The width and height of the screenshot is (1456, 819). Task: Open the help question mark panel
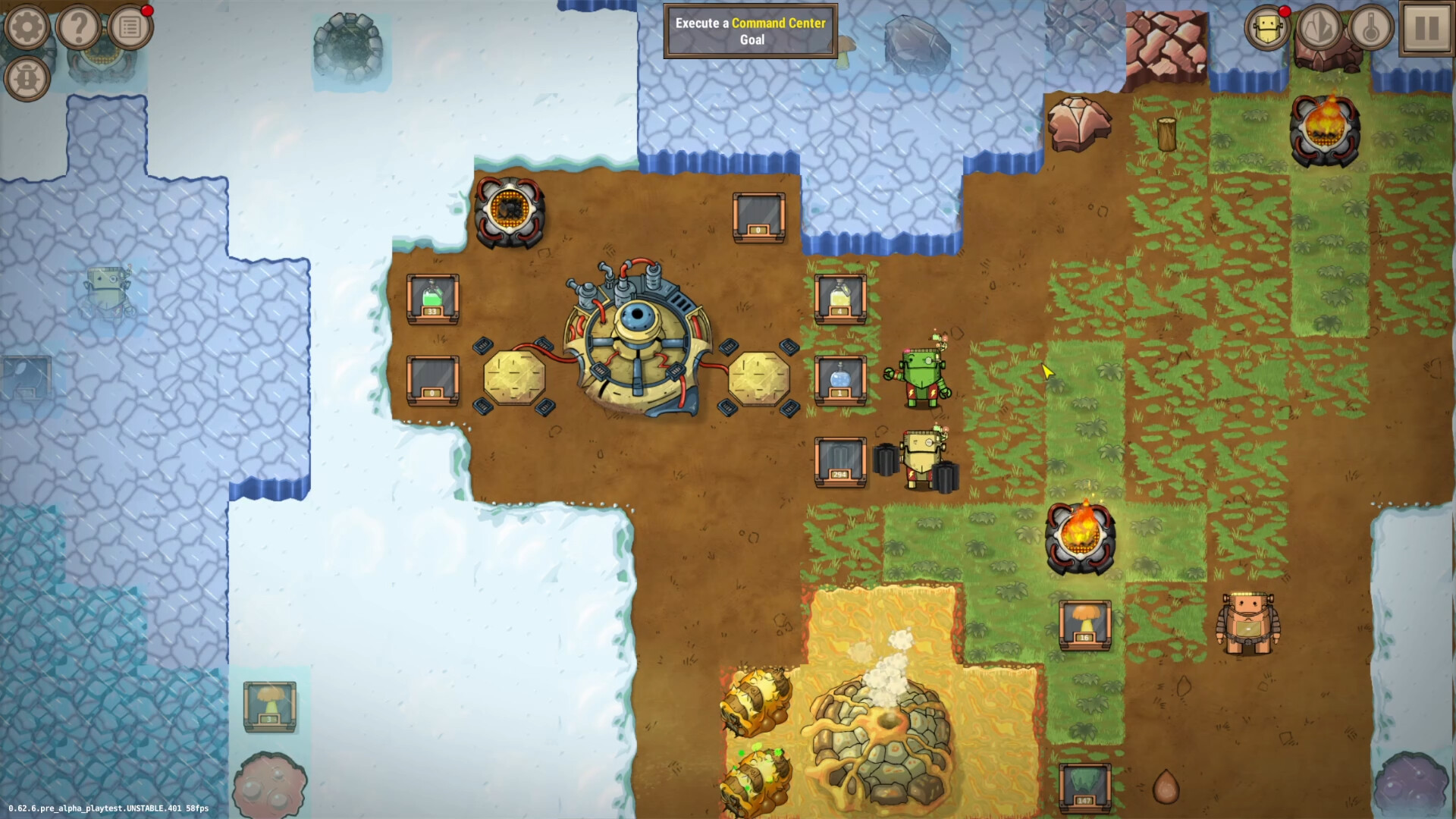78,27
